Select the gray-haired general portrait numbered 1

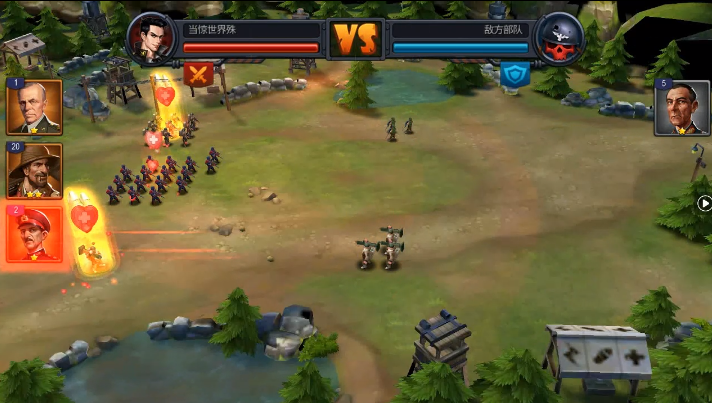35,107
